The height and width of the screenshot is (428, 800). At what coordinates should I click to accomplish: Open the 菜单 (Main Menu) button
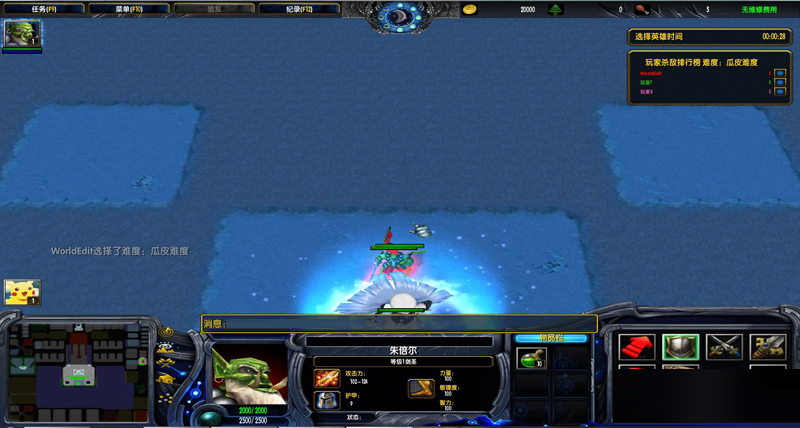(x=128, y=9)
